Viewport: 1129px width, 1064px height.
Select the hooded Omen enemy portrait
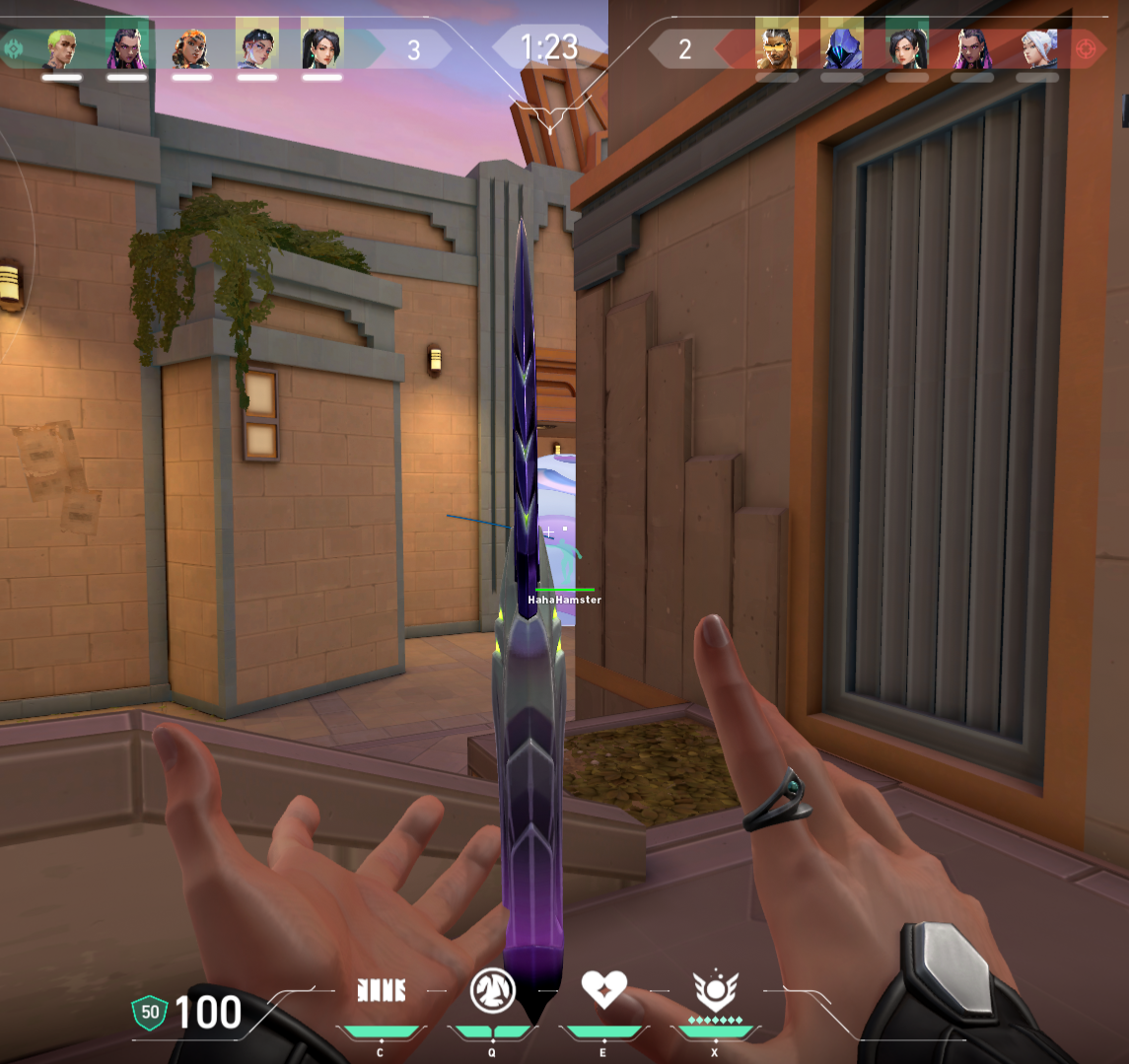841,47
